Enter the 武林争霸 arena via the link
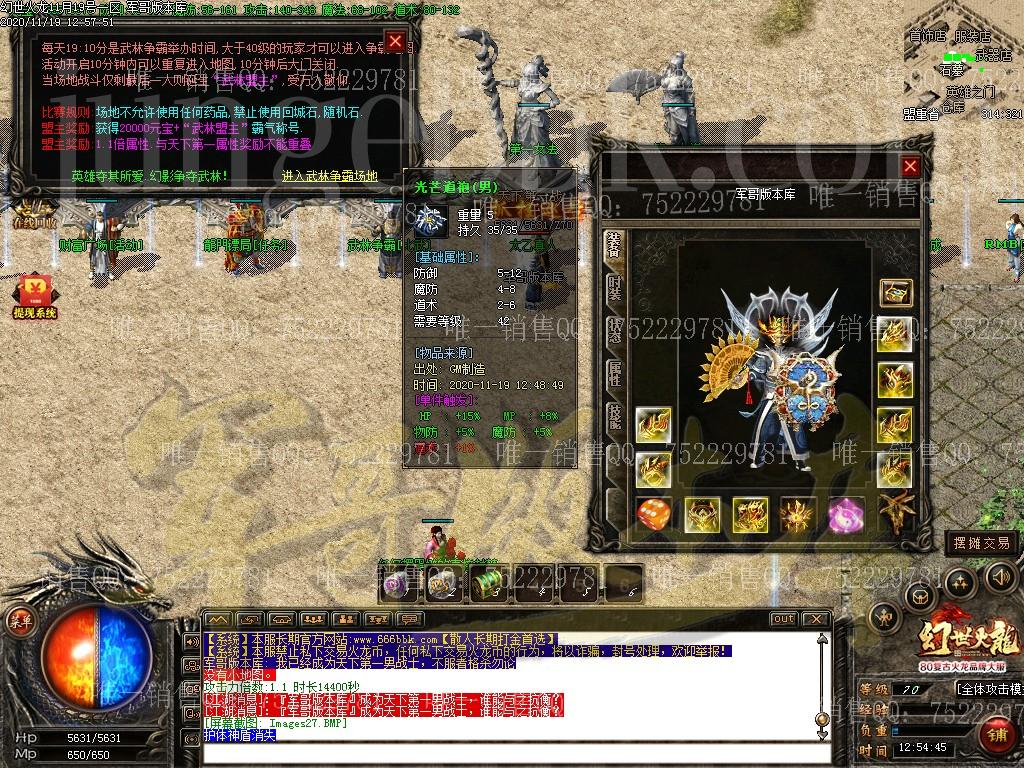 [x=330, y=176]
